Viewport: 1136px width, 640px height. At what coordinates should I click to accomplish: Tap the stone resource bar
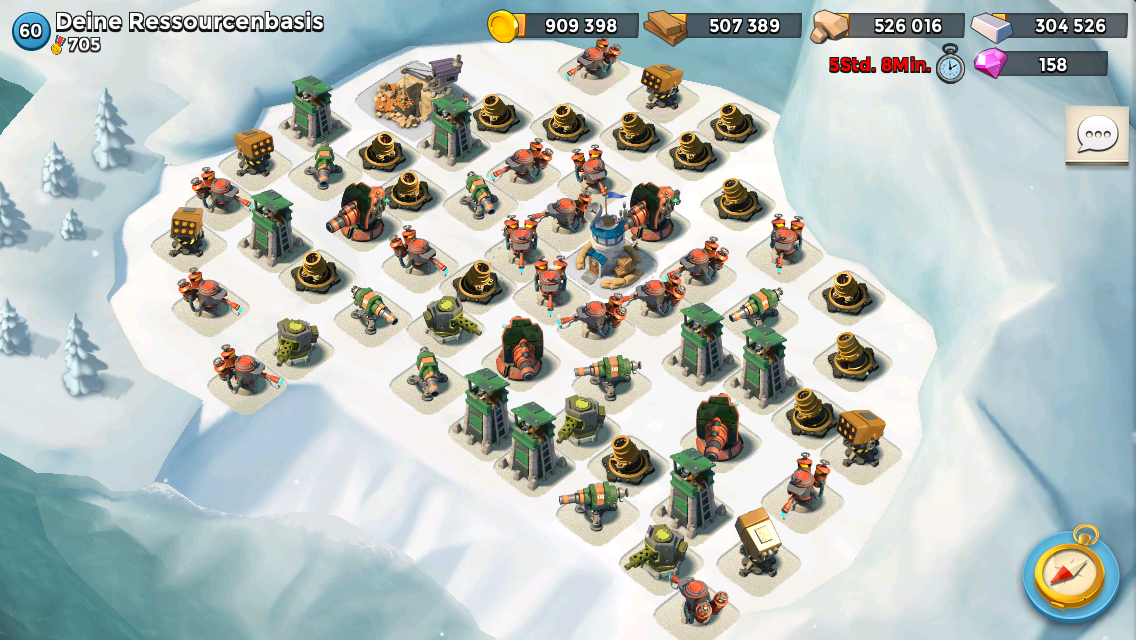coord(887,25)
